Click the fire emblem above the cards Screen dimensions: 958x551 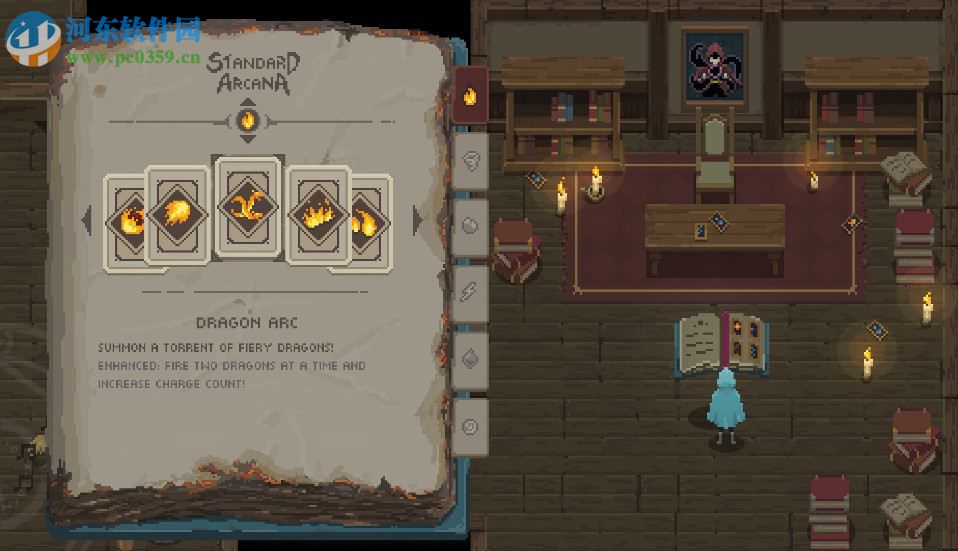[249, 121]
